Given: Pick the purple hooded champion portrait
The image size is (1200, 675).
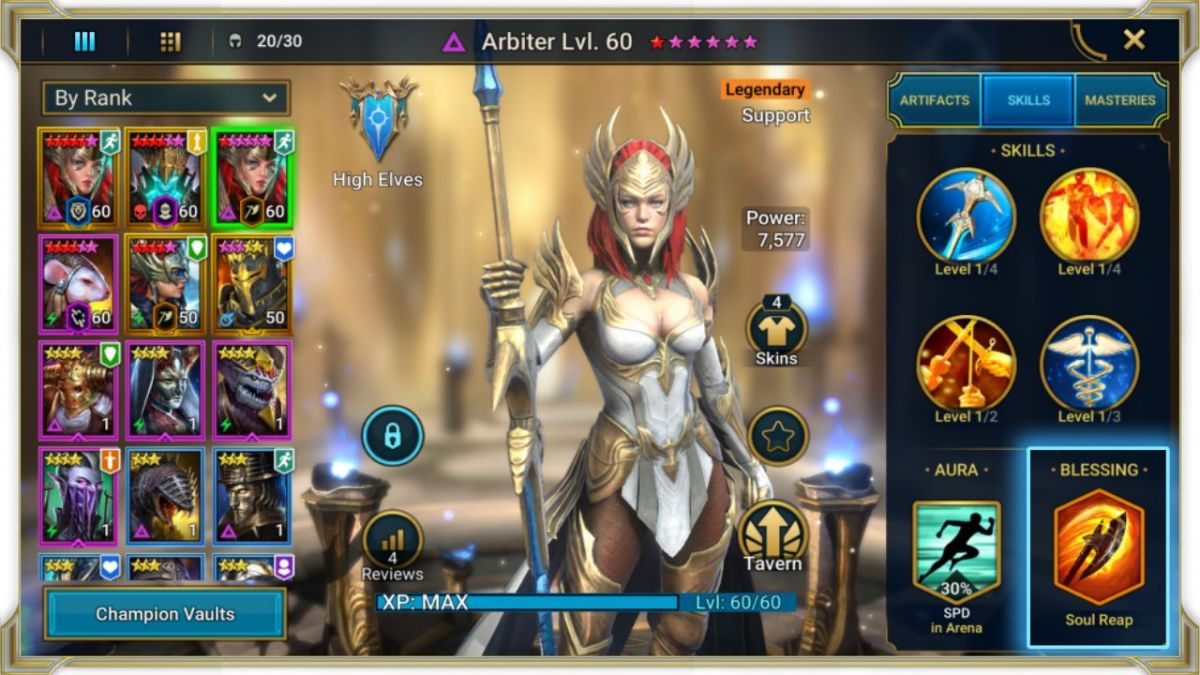Looking at the screenshot, I should (x=79, y=496).
